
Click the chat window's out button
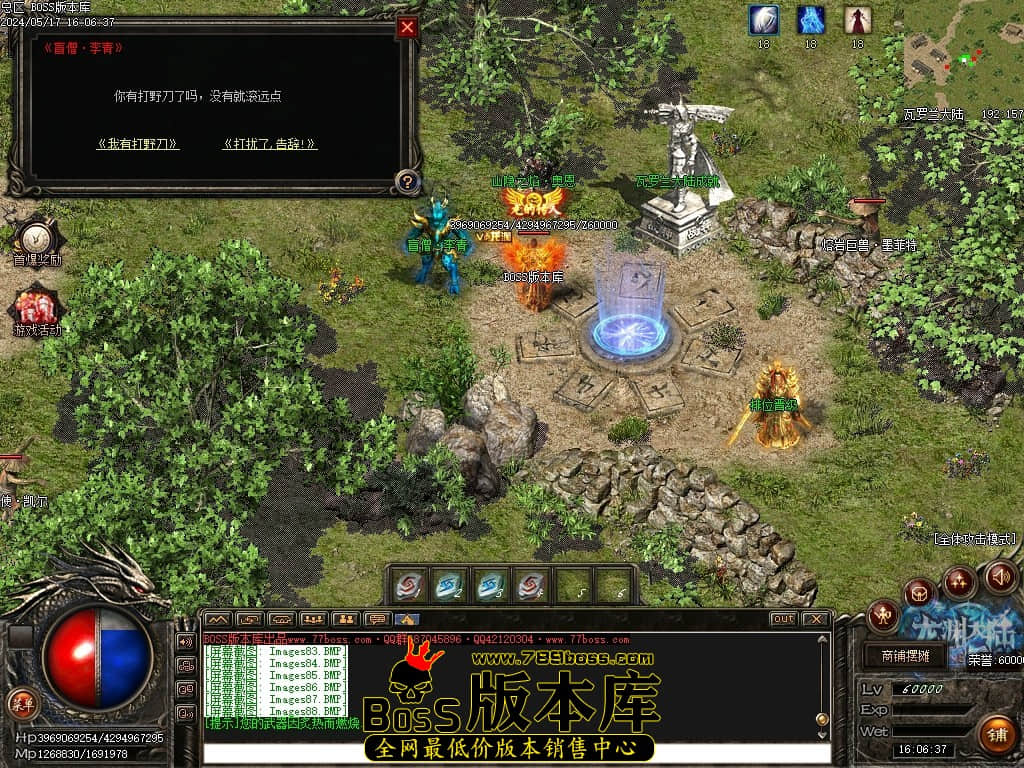784,619
